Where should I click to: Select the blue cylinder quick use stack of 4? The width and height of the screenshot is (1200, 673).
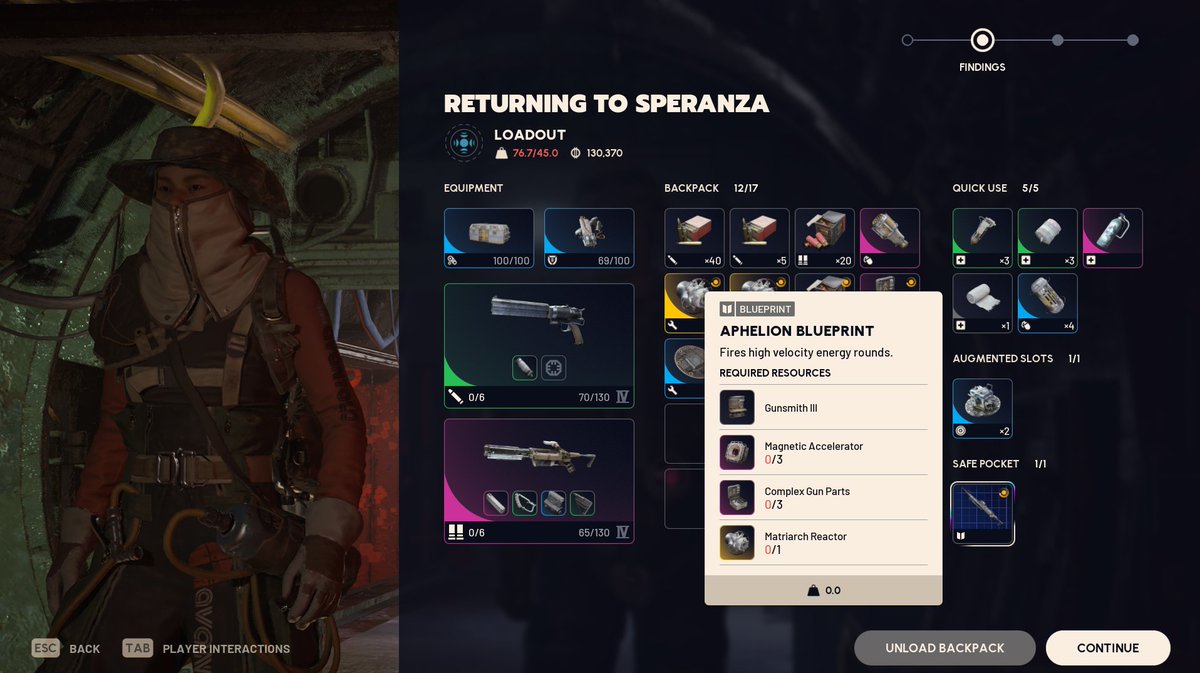tap(1047, 303)
